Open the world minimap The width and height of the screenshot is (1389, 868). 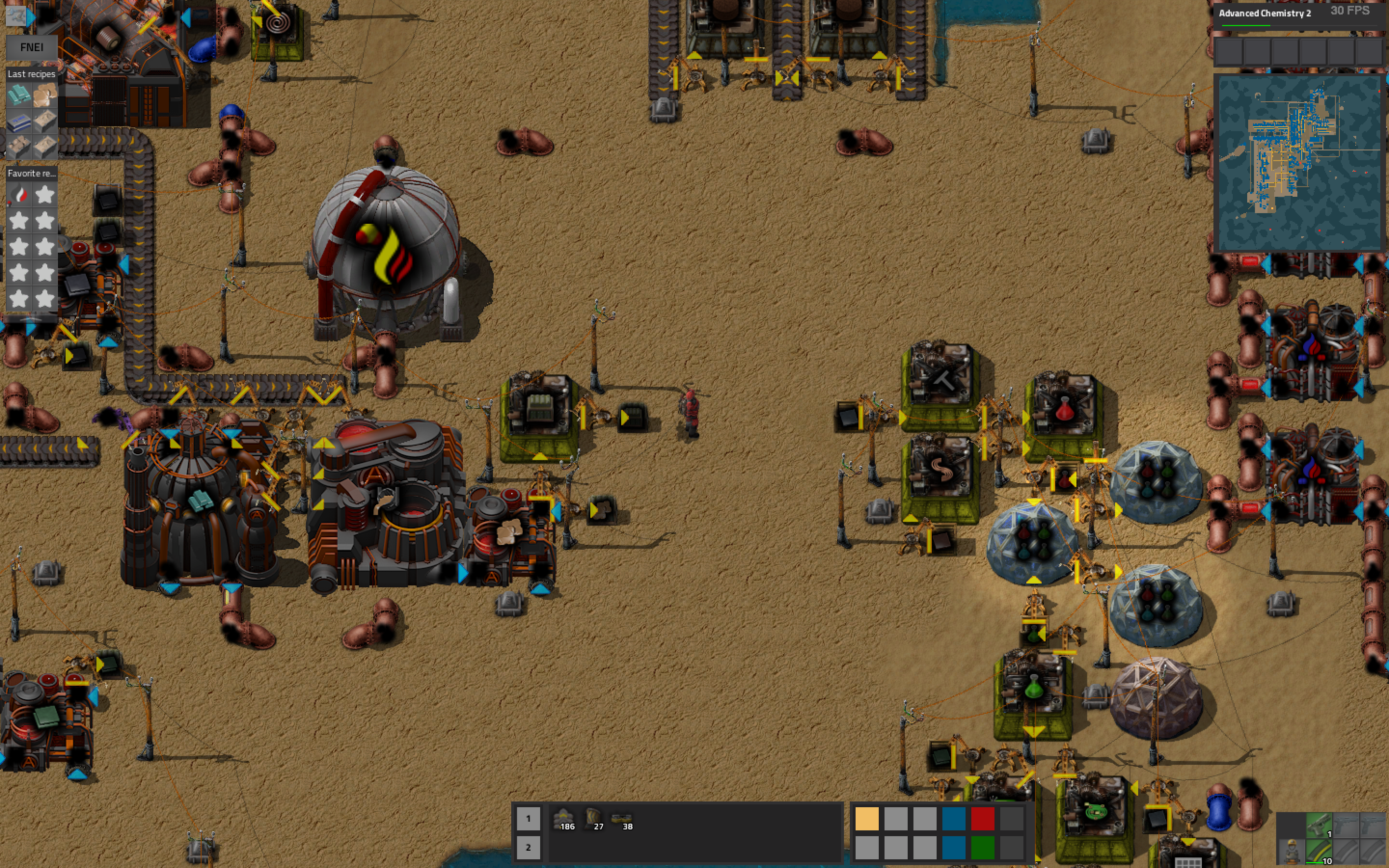pos(1299,163)
